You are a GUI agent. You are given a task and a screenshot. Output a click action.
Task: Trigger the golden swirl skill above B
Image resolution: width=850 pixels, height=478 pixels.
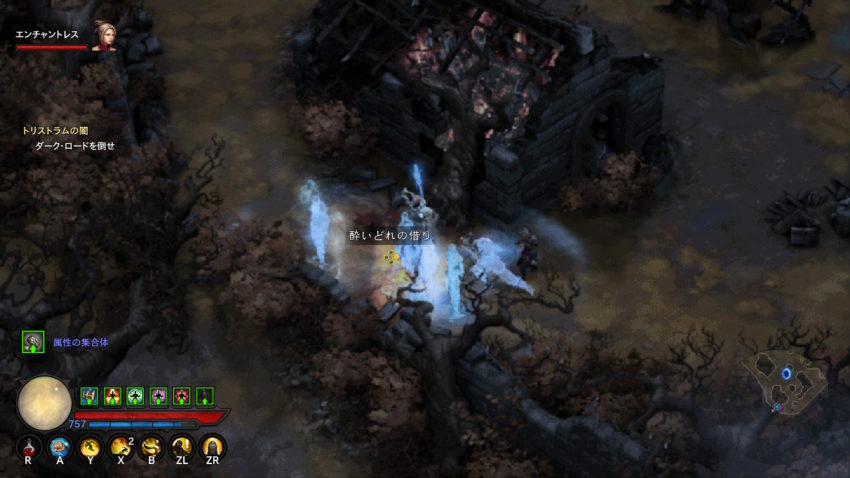[151, 447]
